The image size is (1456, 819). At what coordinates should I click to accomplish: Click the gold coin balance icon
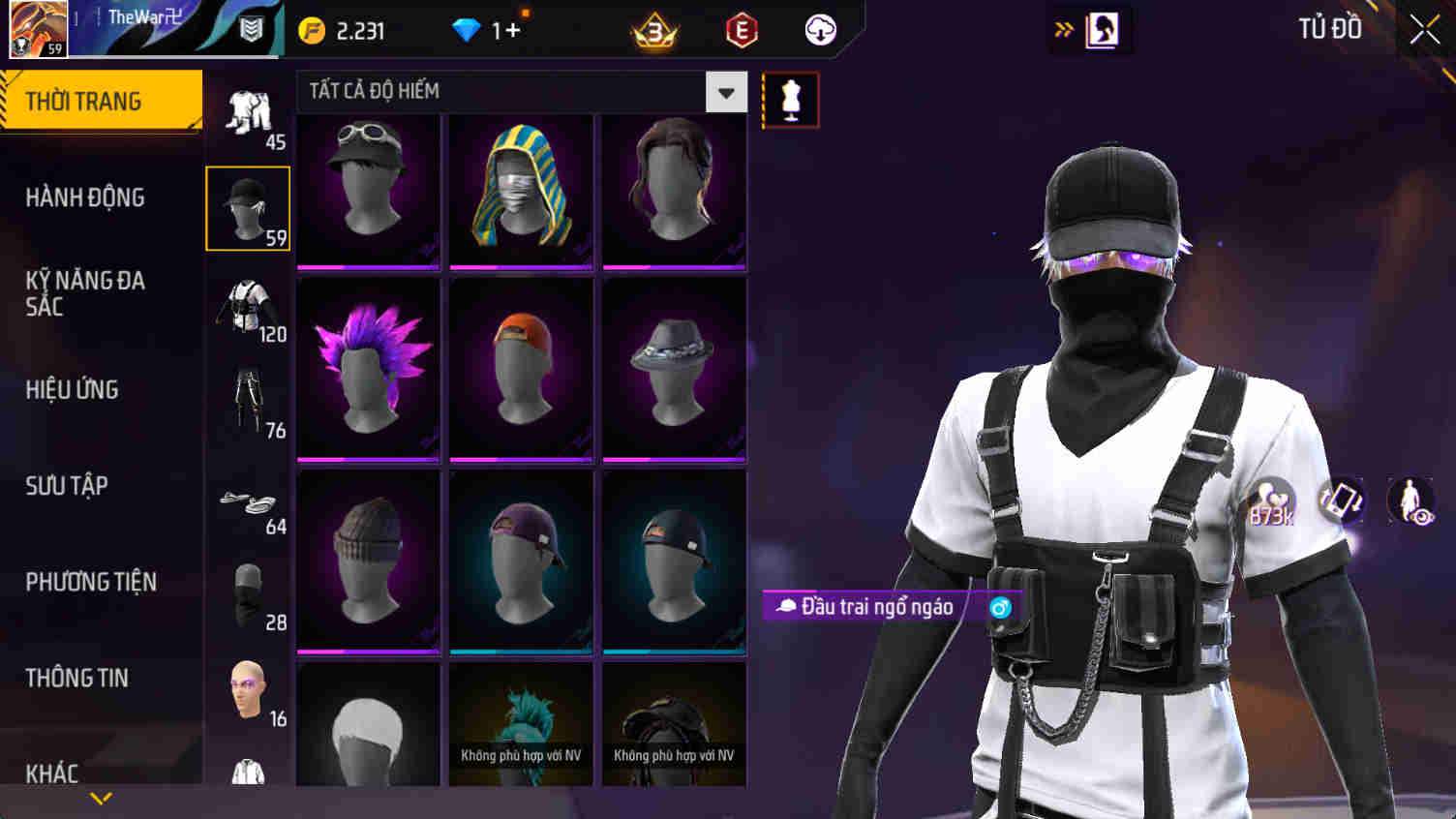[x=311, y=30]
